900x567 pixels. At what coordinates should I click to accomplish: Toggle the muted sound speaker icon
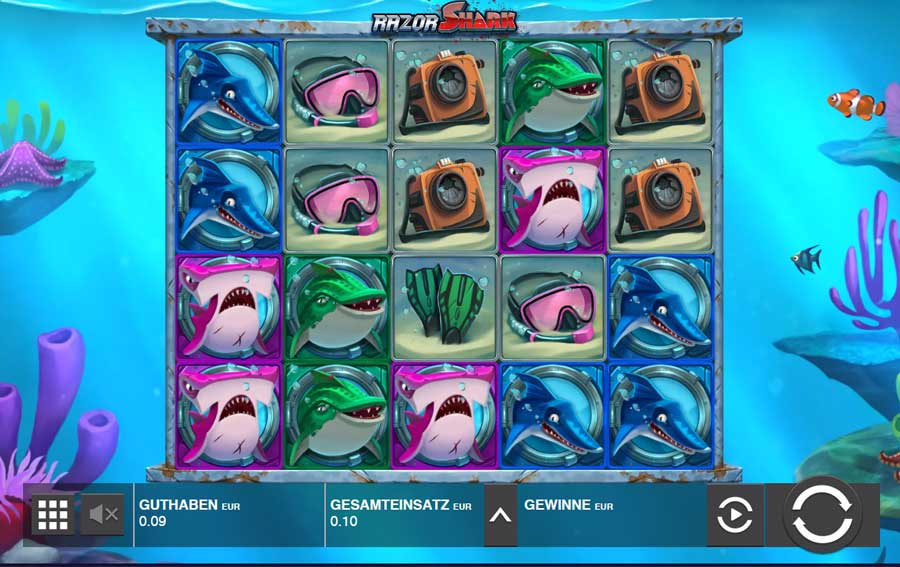tap(103, 515)
